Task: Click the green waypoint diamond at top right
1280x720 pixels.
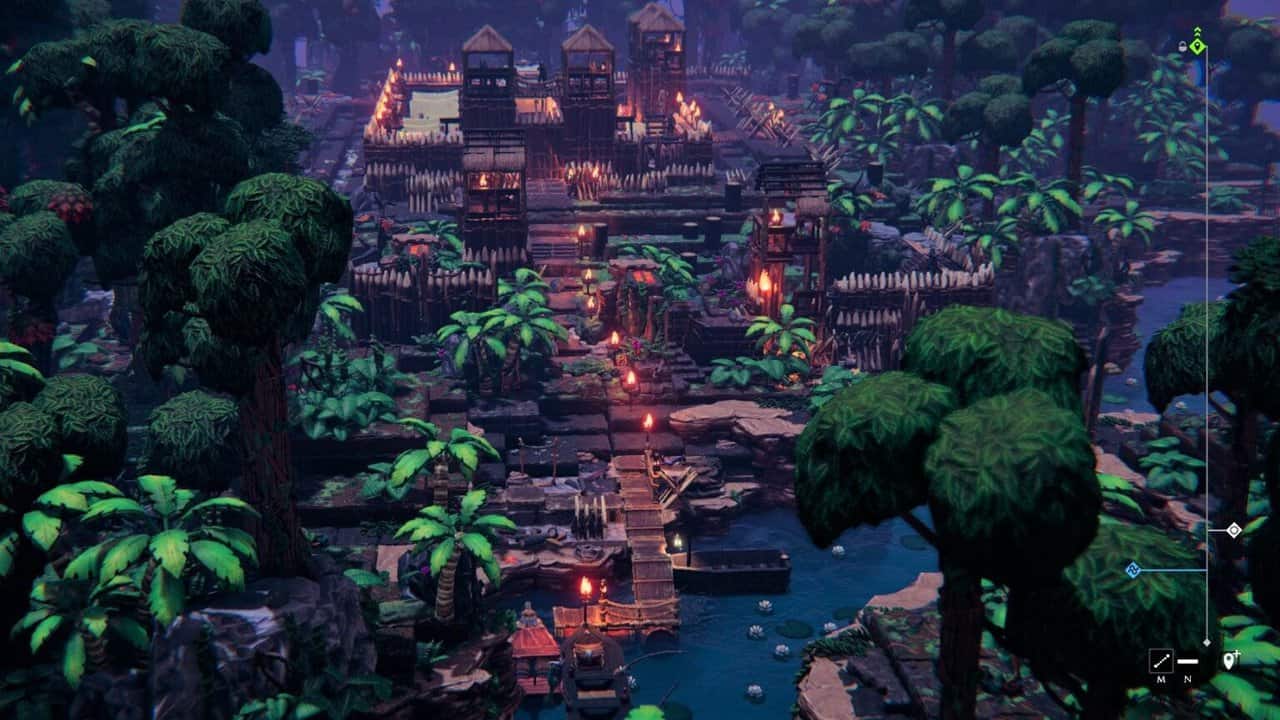Action: (1197, 46)
